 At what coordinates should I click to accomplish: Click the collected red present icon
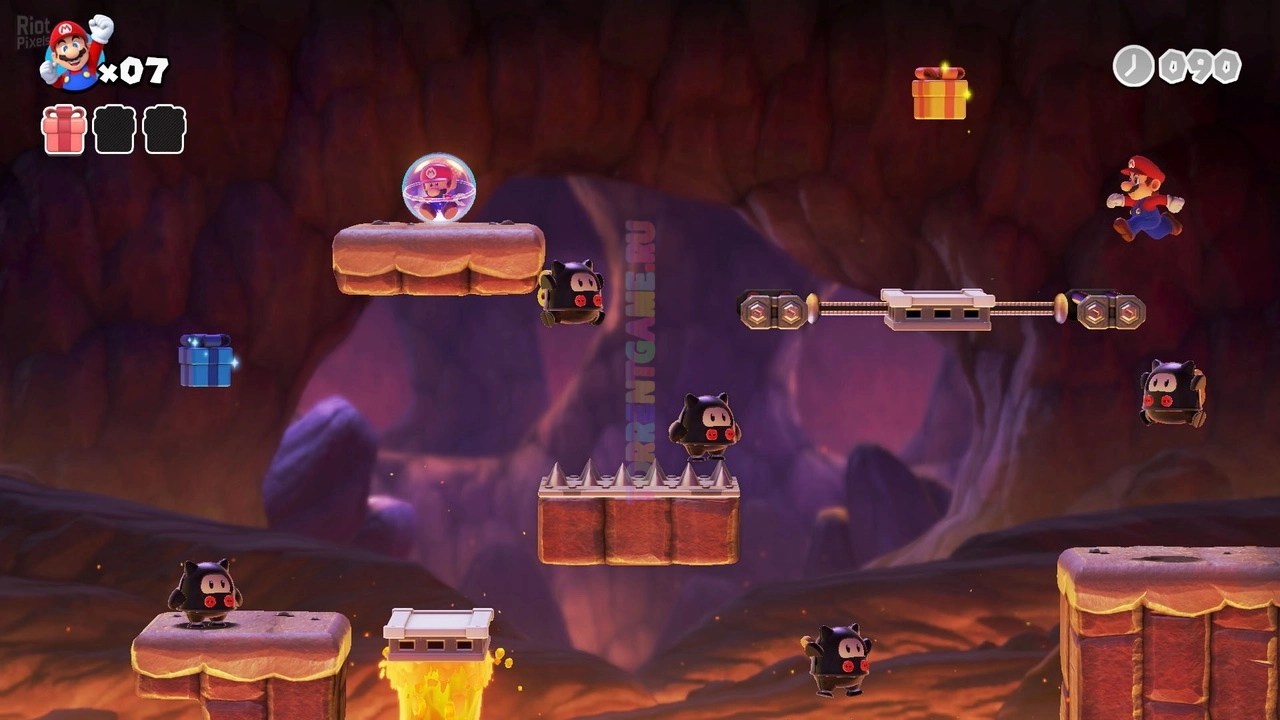coord(64,130)
